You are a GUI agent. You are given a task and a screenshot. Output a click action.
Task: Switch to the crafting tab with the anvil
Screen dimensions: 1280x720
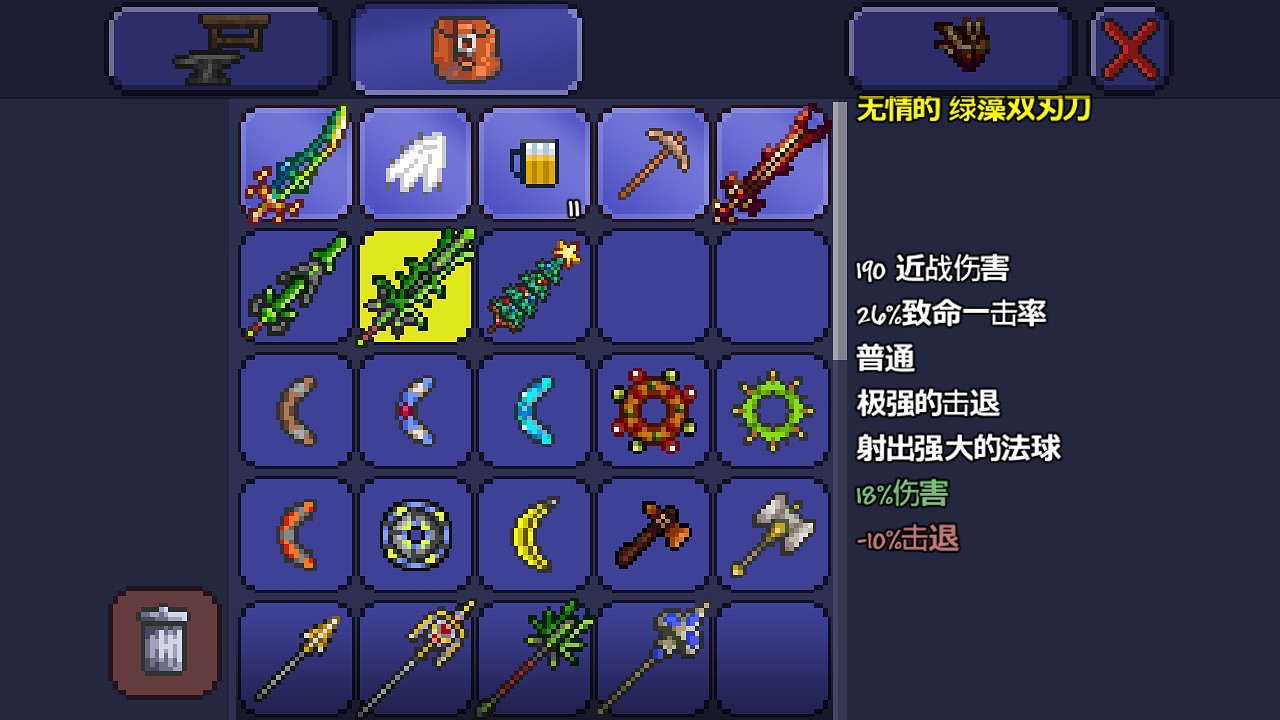(x=220, y=47)
